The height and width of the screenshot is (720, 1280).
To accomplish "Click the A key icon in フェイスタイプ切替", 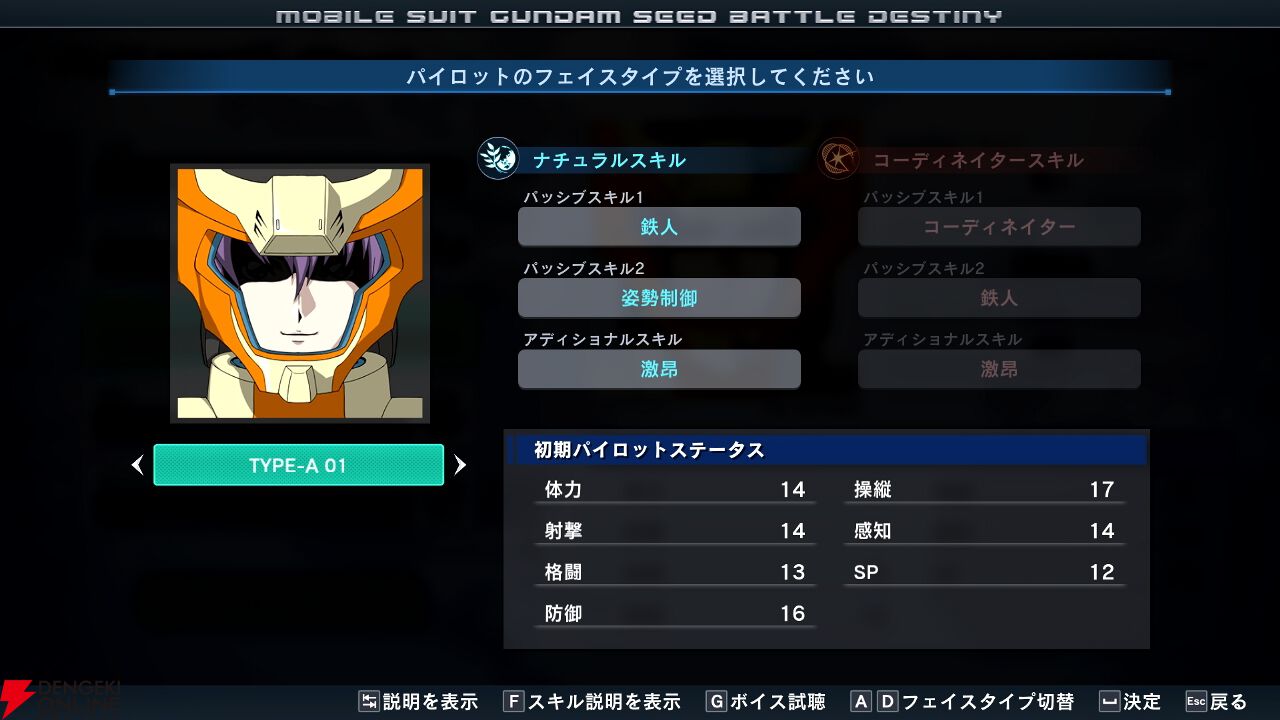I will 859,701.
